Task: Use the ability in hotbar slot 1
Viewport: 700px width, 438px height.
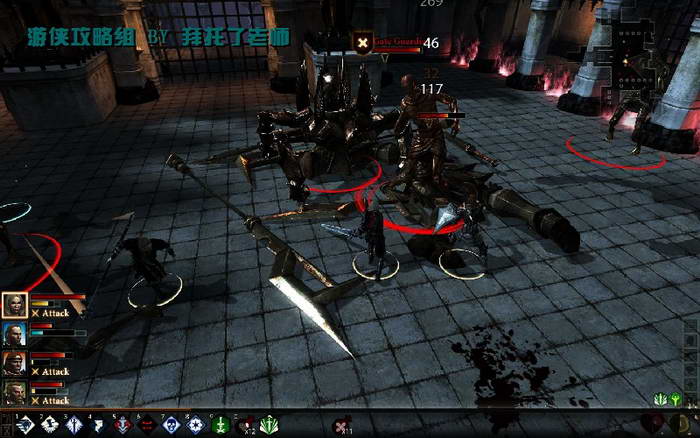Action: tap(26, 425)
